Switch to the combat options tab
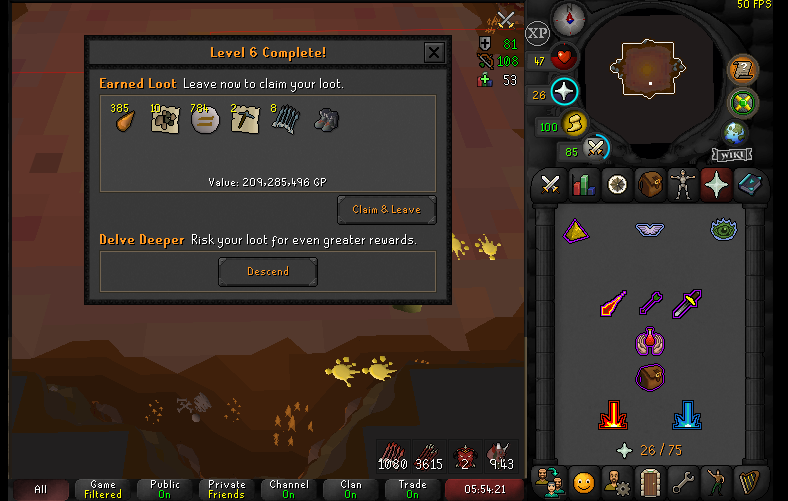 coord(550,184)
